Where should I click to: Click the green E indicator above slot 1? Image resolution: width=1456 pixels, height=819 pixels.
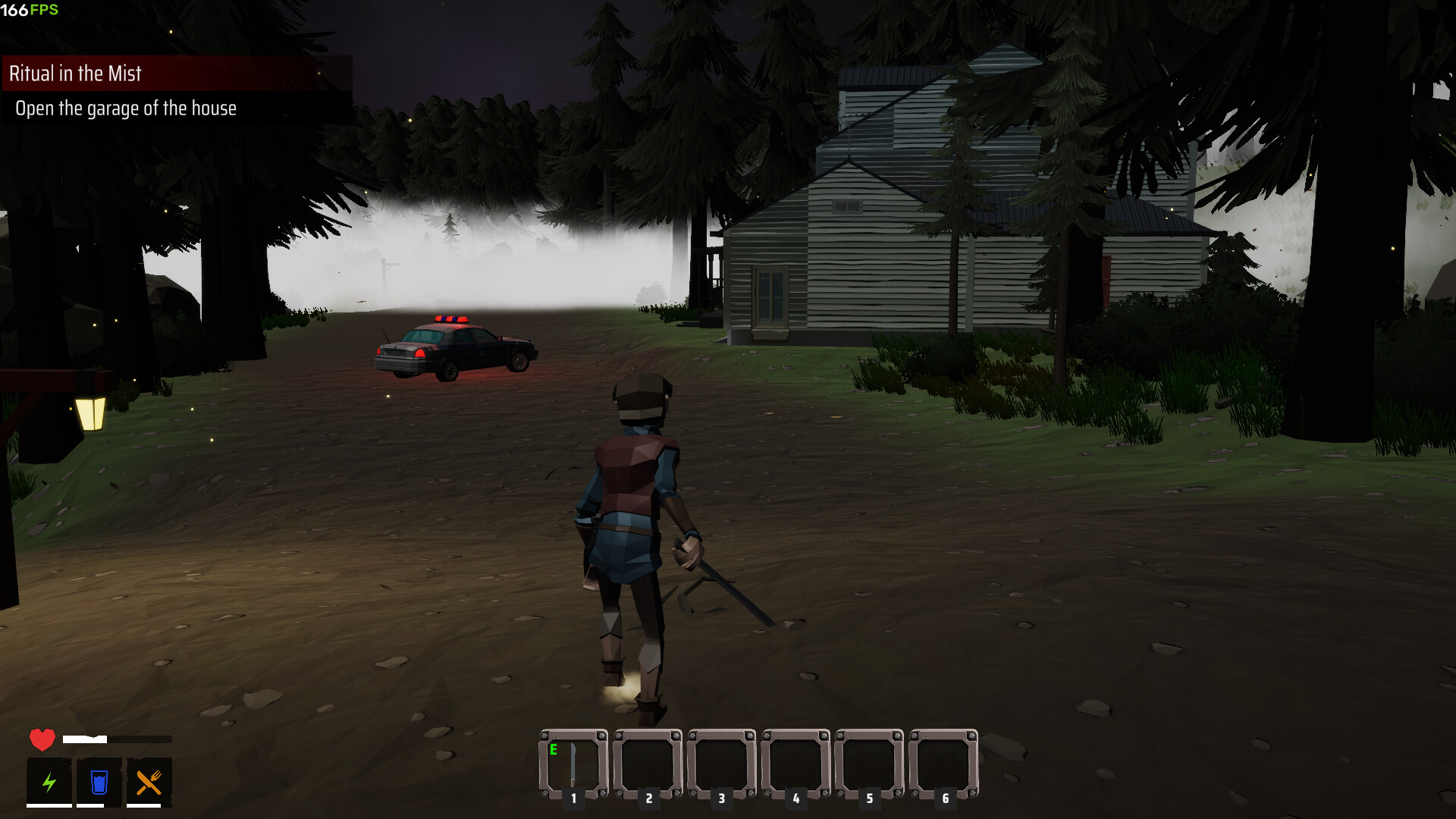pos(553,749)
